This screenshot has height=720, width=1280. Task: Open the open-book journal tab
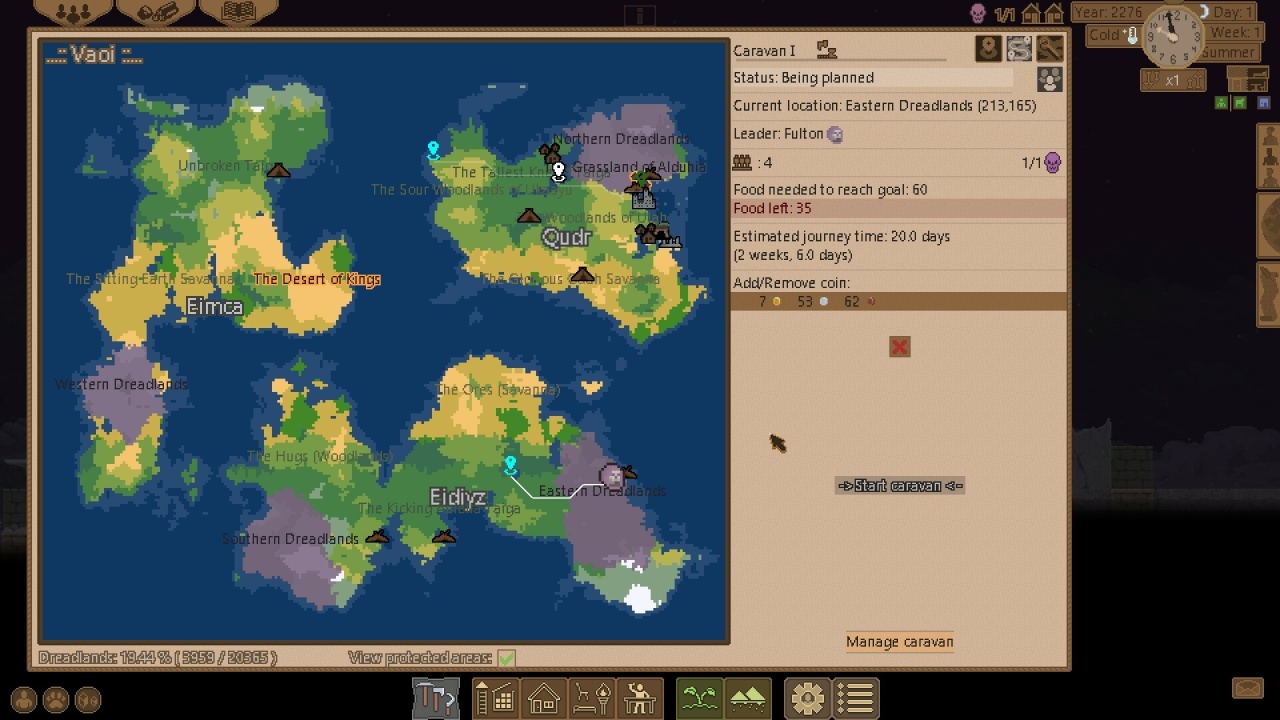click(x=238, y=13)
